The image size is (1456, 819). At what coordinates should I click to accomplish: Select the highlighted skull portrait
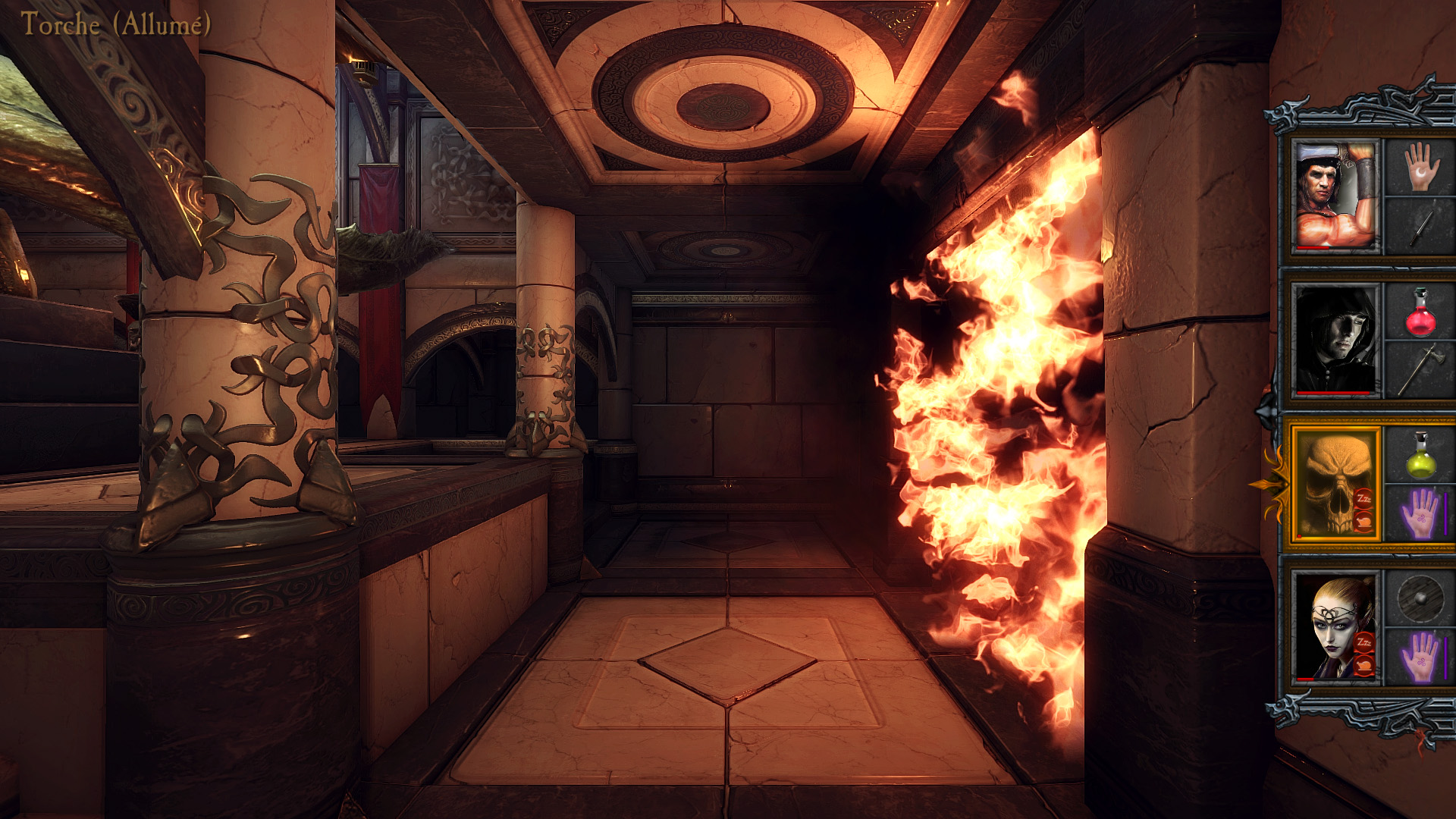[x=1335, y=483]
